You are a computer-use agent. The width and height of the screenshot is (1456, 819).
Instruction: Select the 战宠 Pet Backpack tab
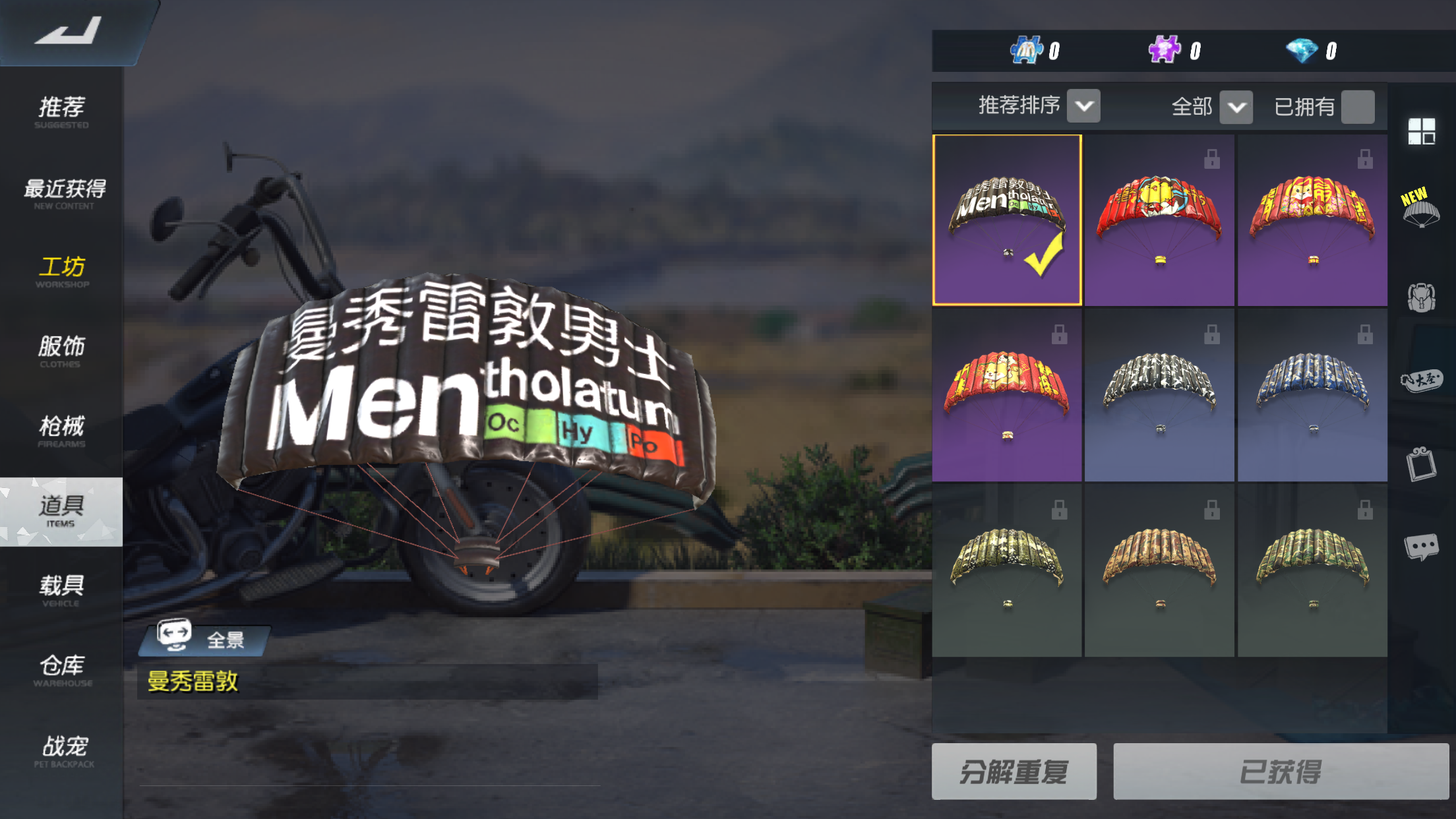click(x=64, y=750)
